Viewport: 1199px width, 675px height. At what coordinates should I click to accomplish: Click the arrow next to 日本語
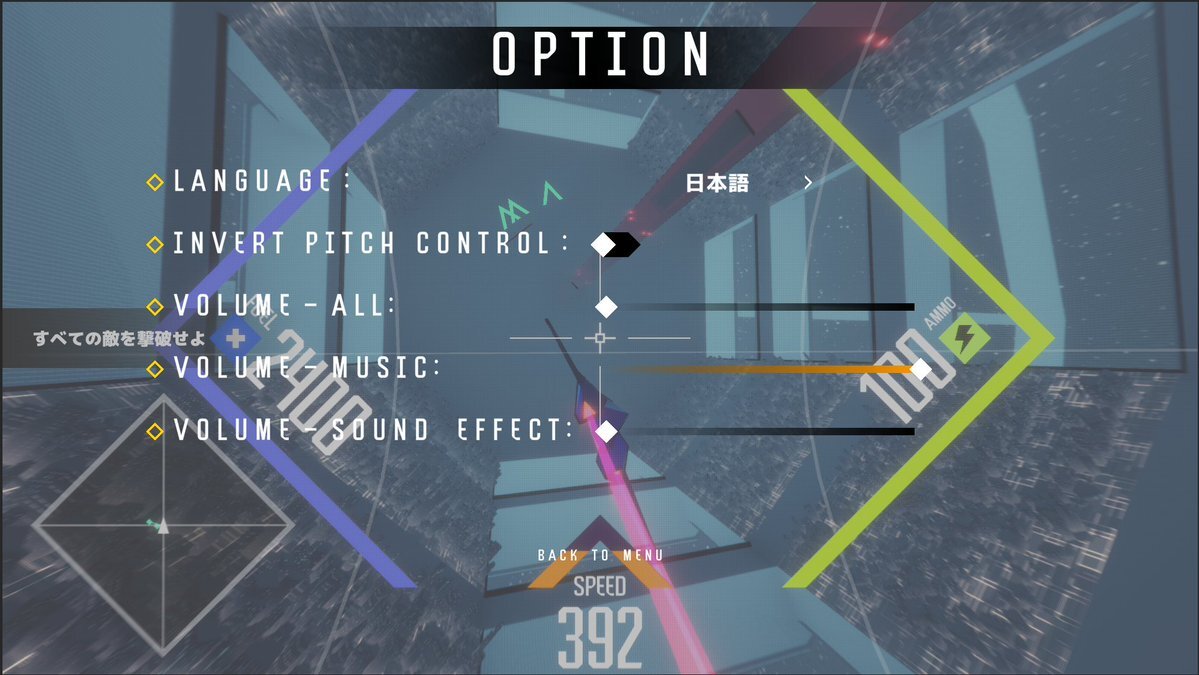808,183
